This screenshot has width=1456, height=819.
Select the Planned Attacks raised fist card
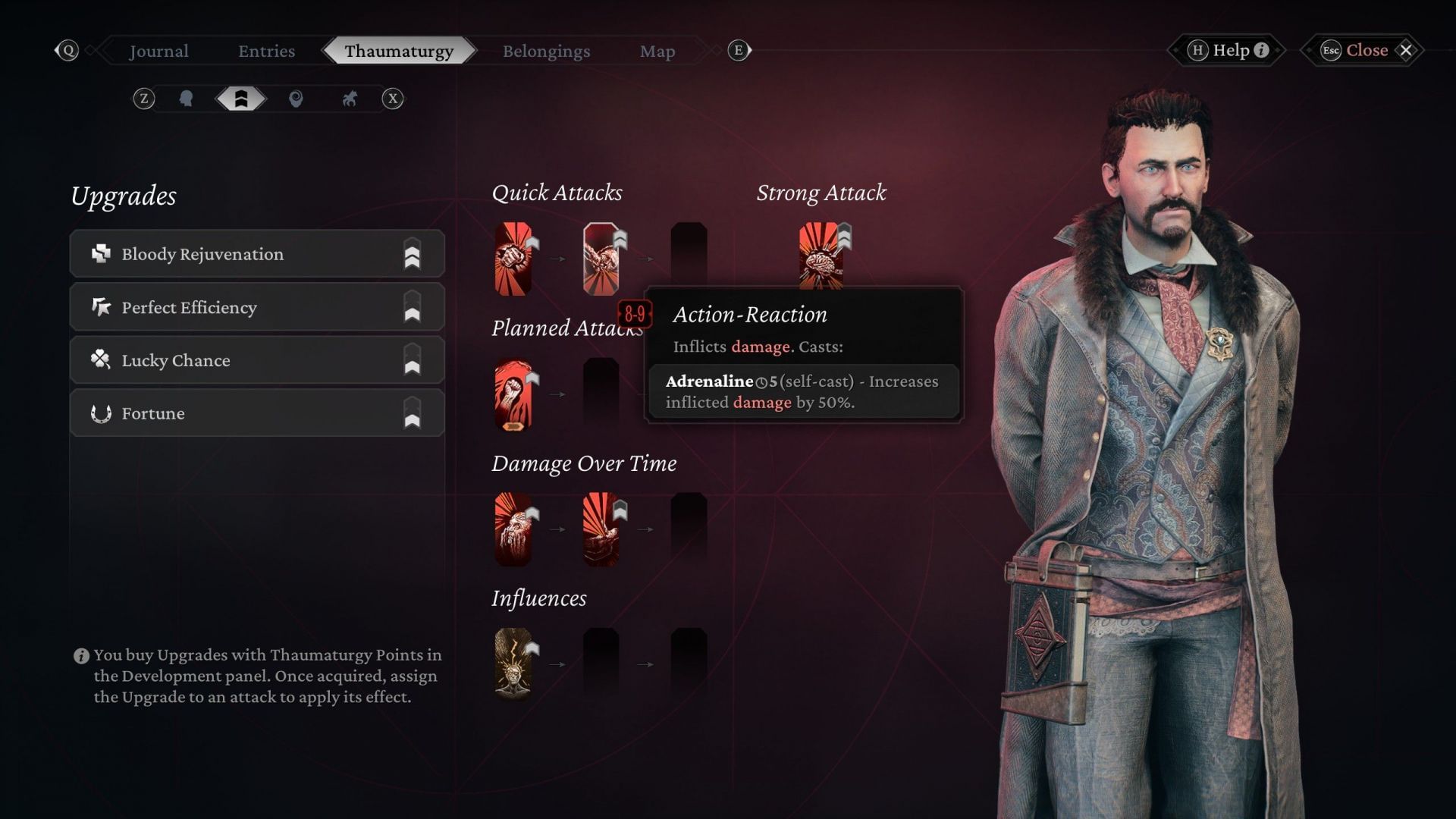[513, 394]
